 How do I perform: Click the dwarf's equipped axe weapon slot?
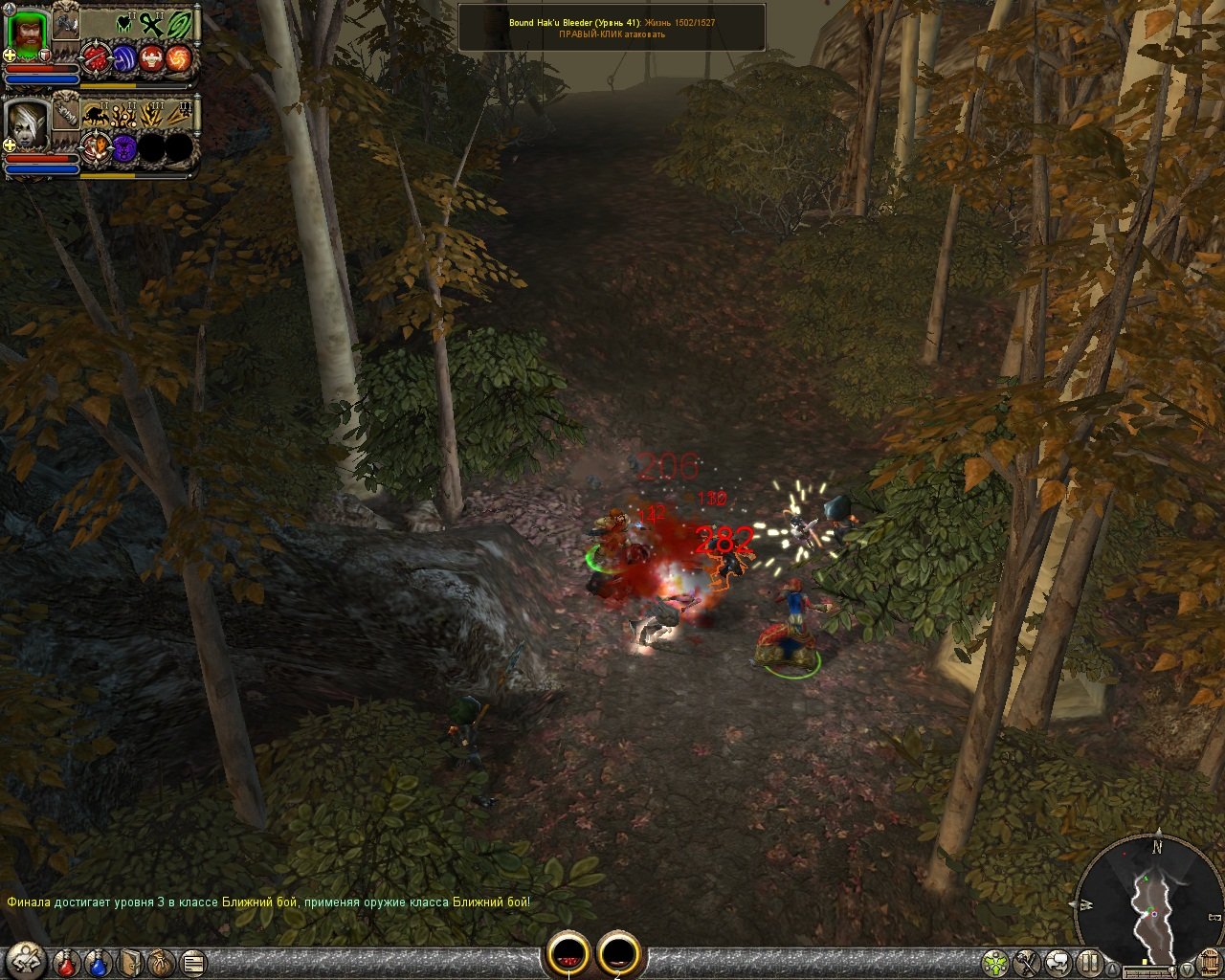point(65,24)
